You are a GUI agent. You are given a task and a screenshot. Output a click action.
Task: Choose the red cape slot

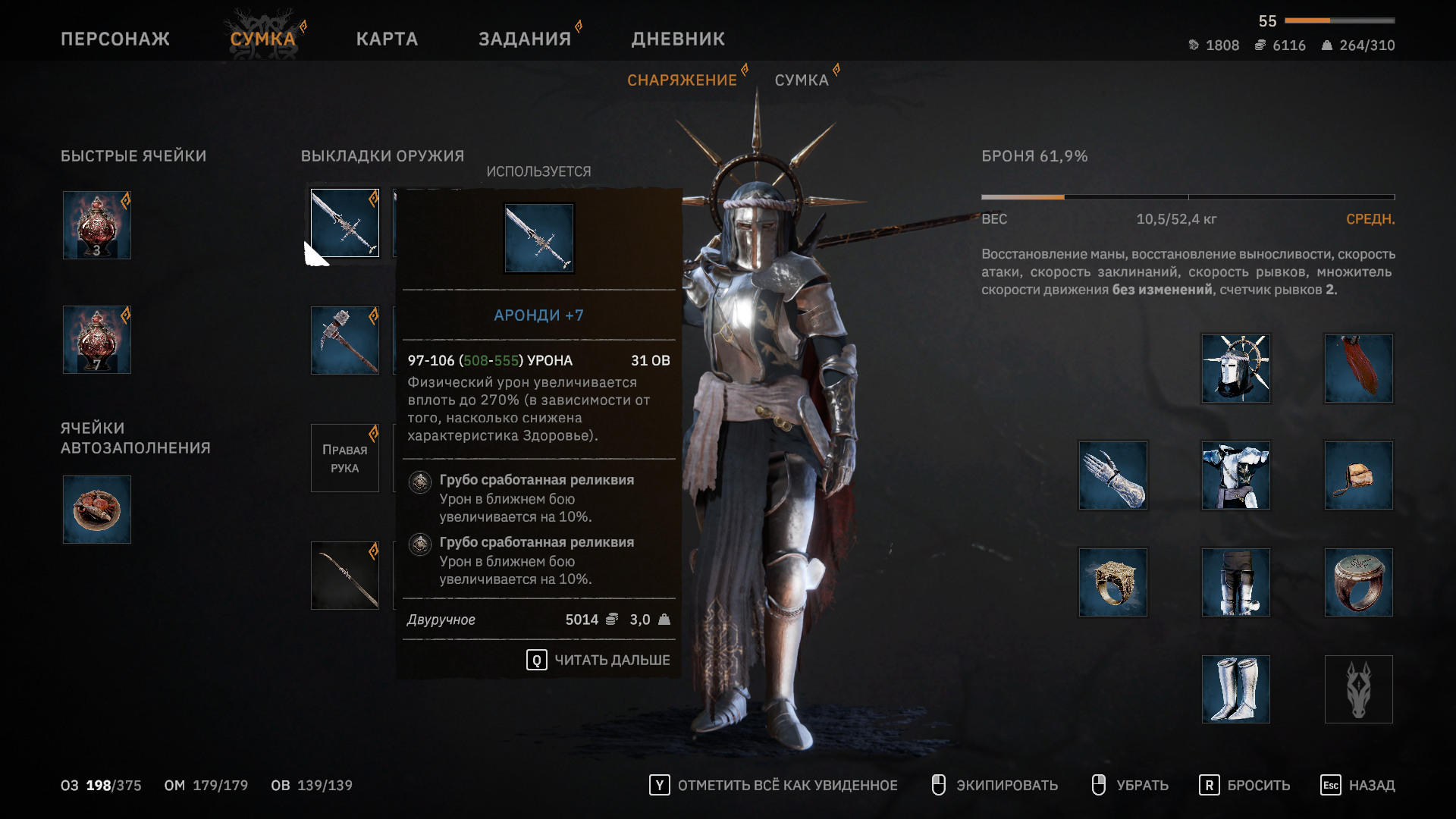1359,369
